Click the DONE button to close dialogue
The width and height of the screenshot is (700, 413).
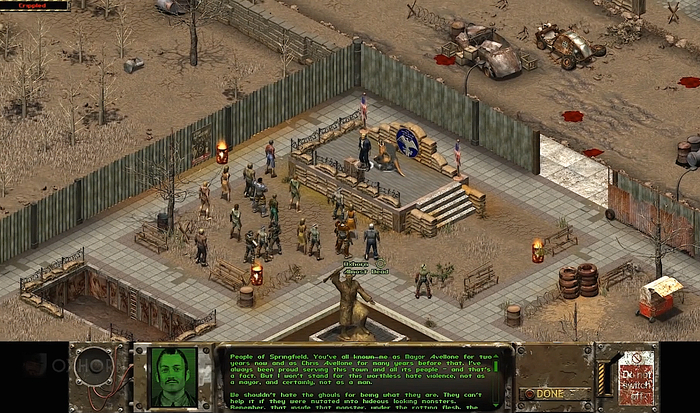click(551, 394)
